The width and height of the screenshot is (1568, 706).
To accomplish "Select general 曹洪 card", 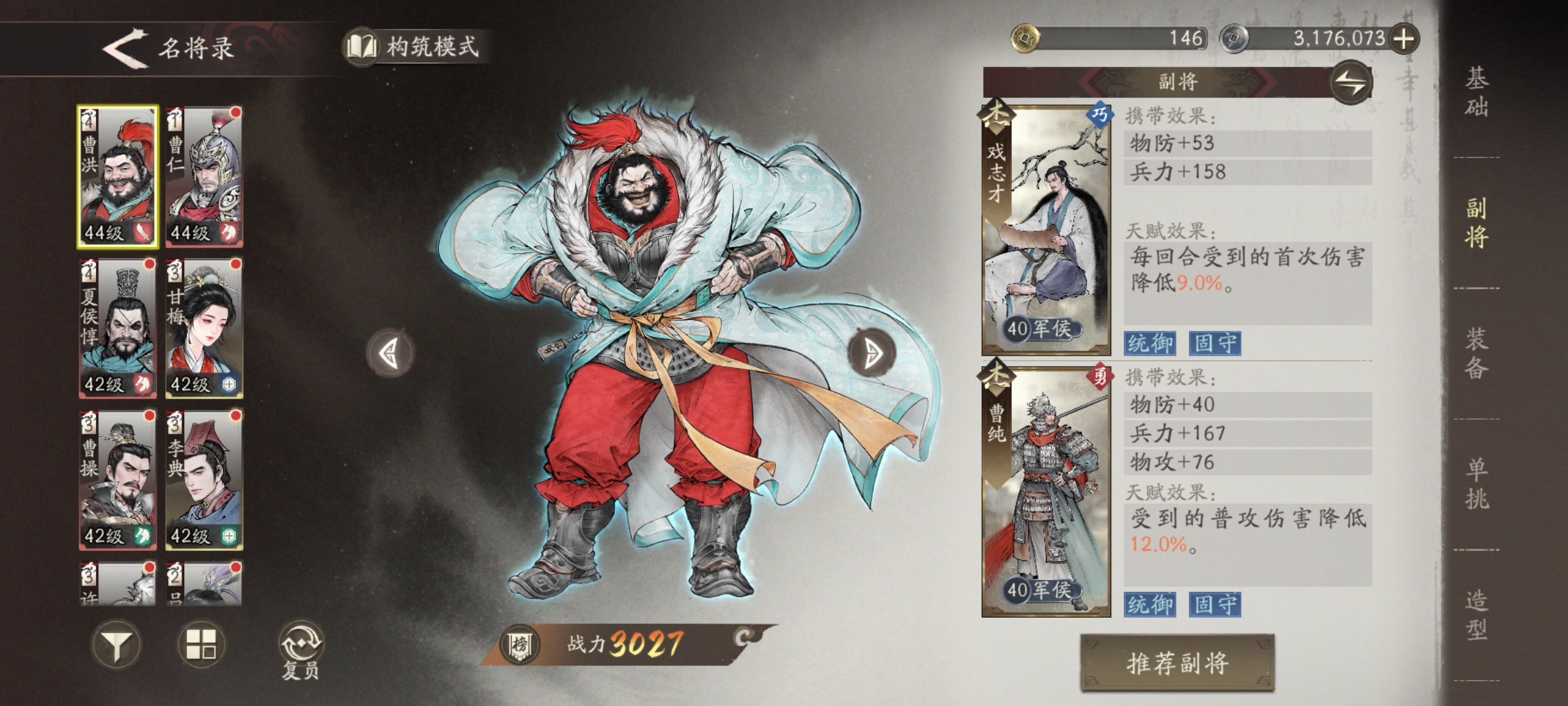I will click(x=118, y=176).
